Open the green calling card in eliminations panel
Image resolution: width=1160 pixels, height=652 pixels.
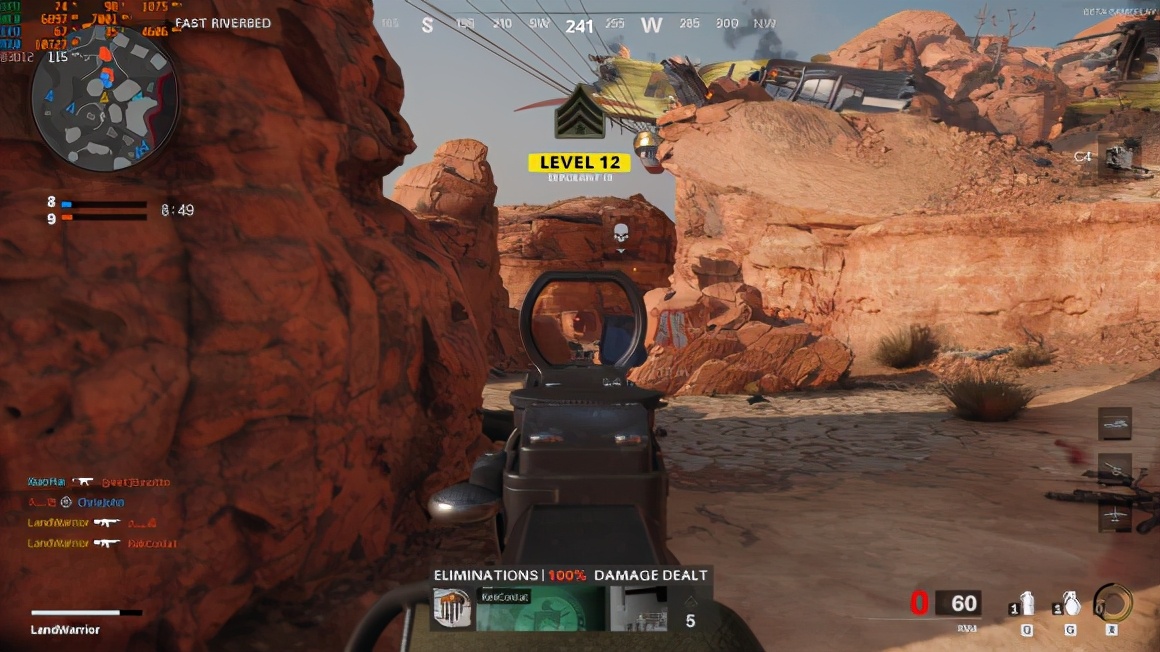540,608
